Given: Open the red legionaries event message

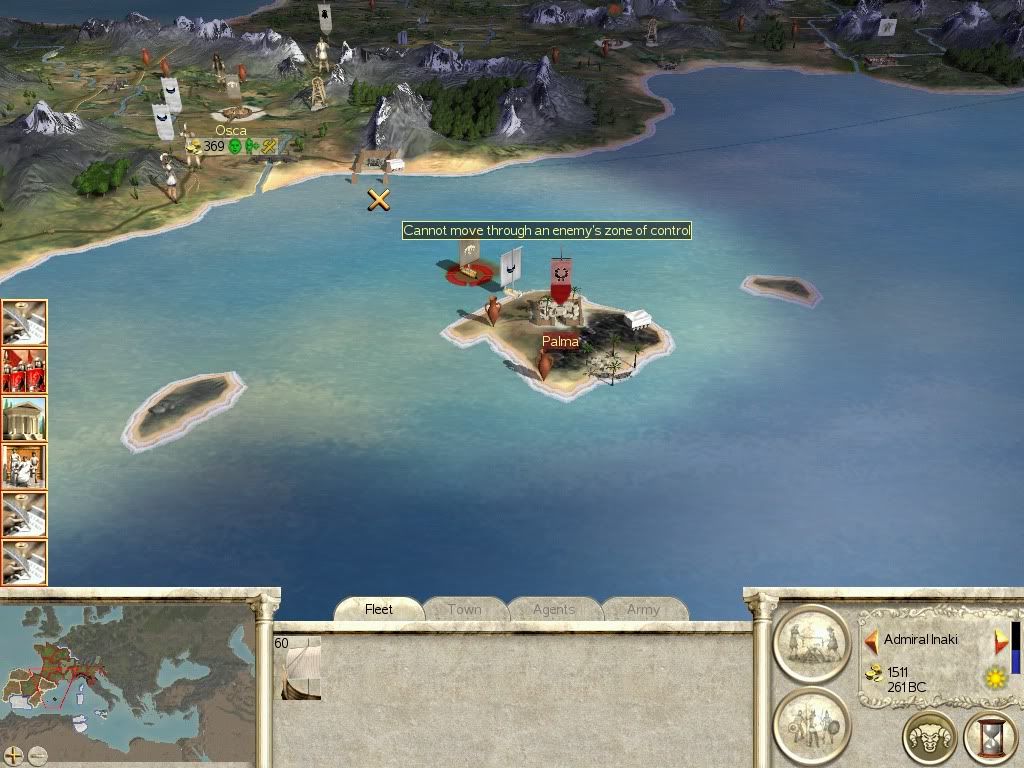Looking at the screenshot, I should point(24,371).
